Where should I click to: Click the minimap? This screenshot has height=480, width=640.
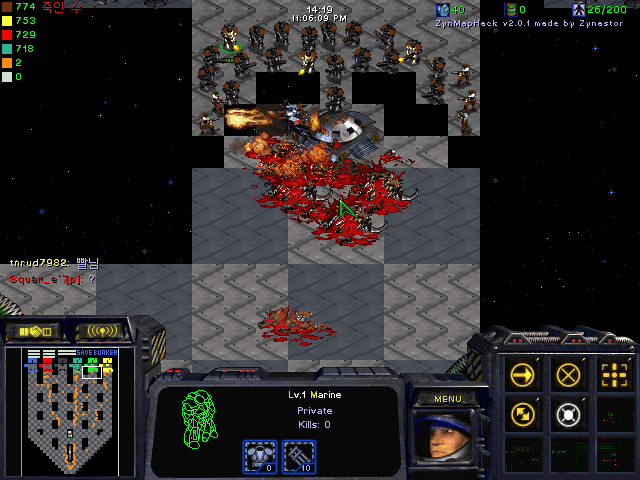pos(70,410)
